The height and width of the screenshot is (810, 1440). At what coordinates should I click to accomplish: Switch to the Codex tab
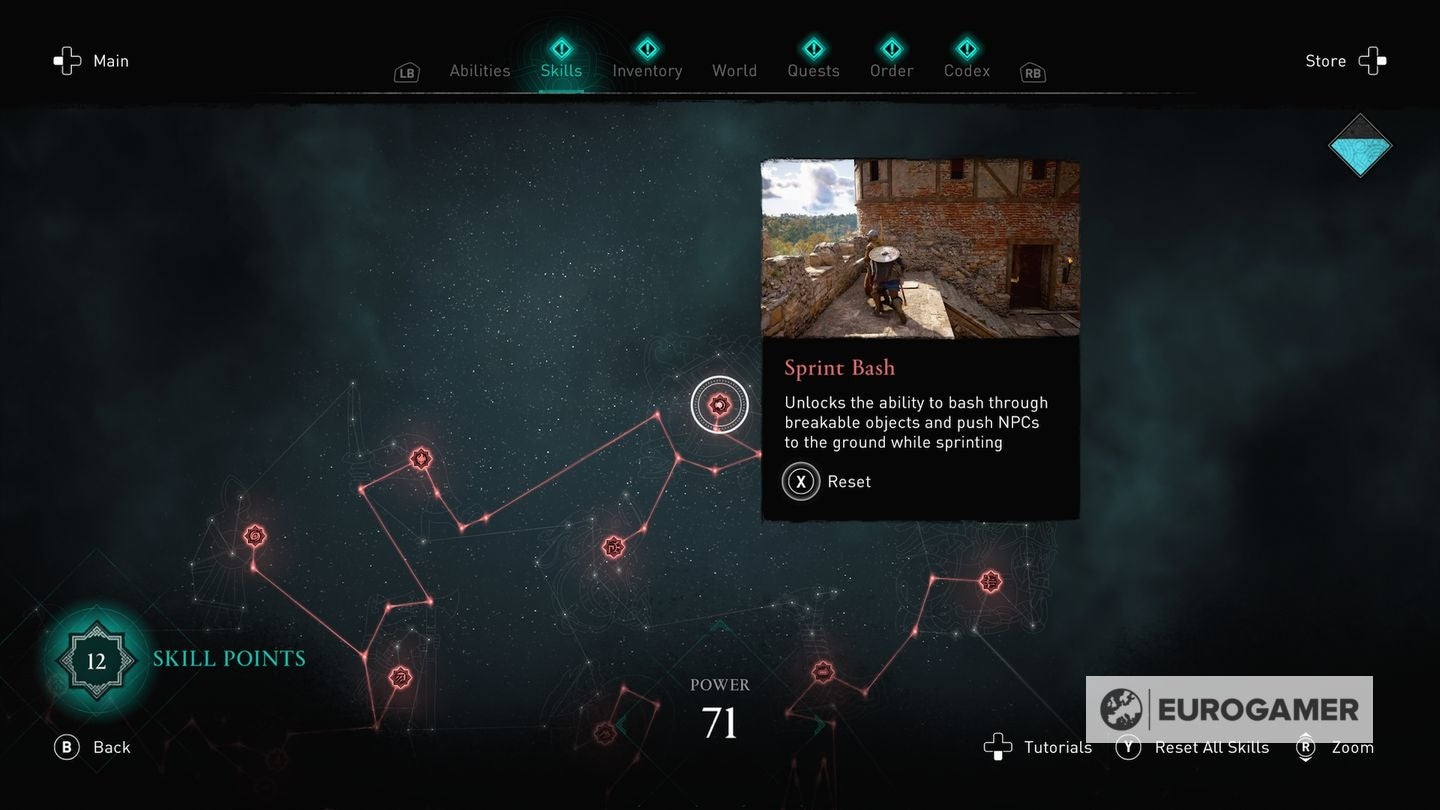click(x=967, y=70)
